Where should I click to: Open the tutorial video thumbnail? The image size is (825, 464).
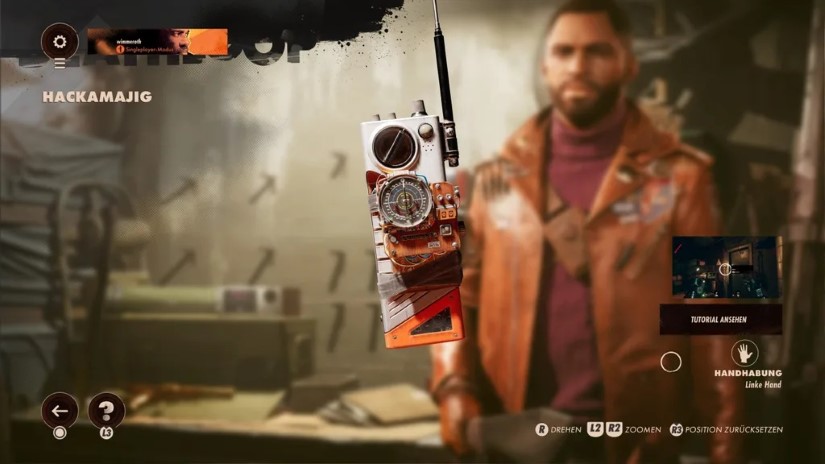(x=726, y=267)
